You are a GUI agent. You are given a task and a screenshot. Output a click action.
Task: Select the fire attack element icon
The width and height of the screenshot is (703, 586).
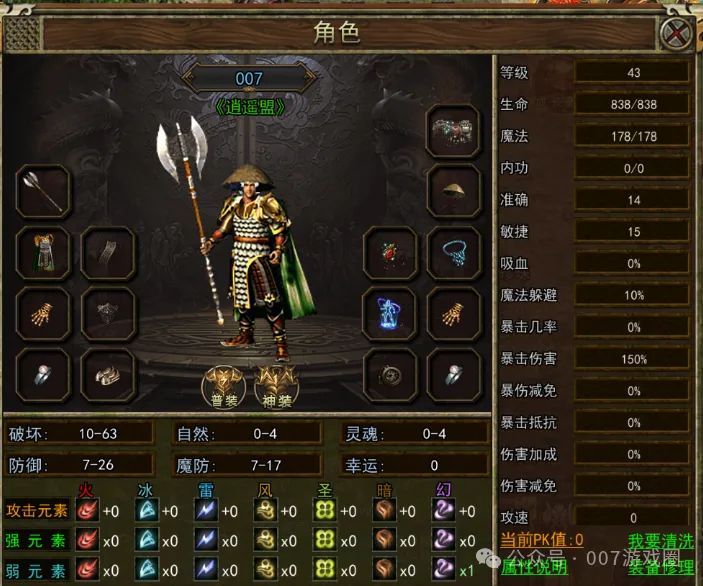[88, 511]
